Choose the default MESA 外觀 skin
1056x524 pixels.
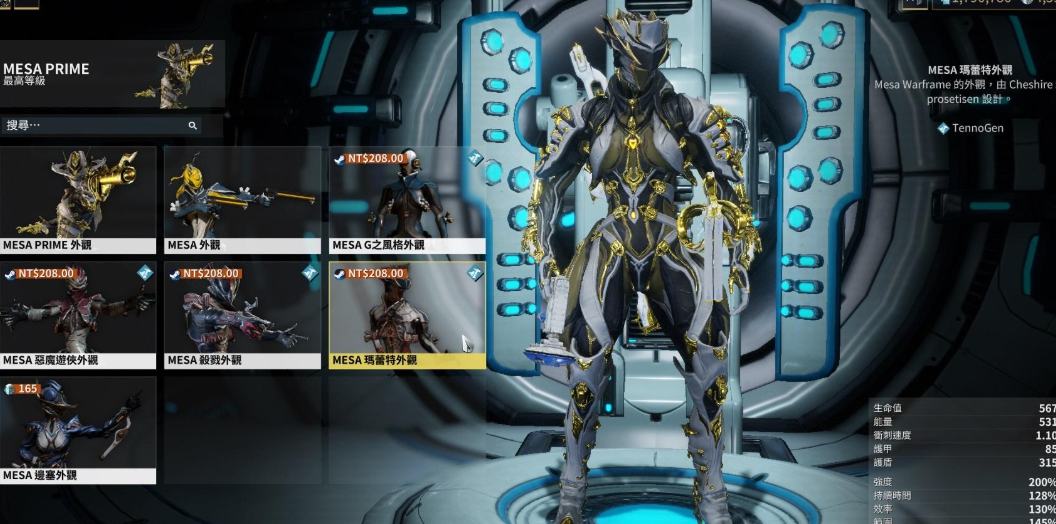click(242, 199)
